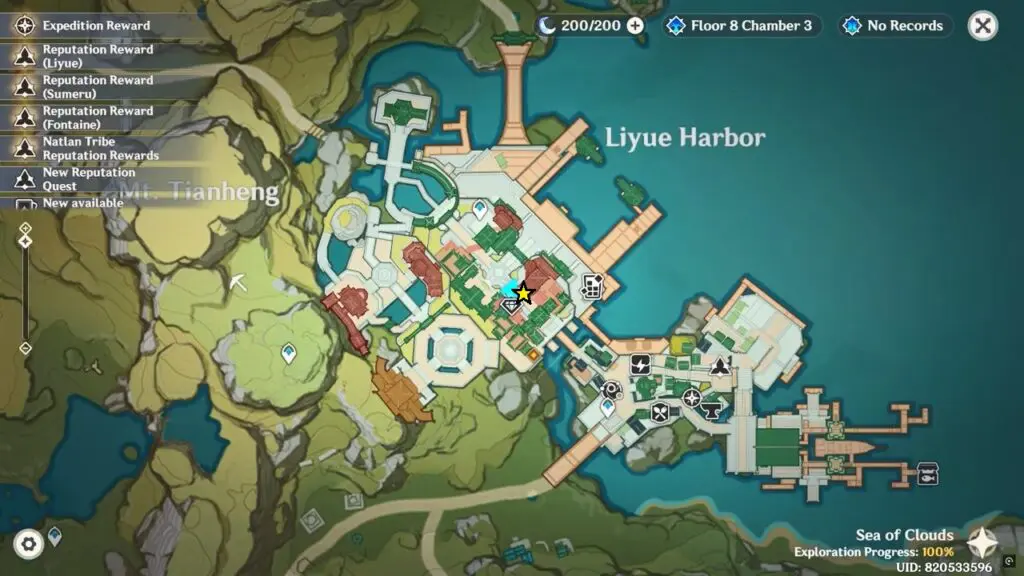Open the No Records tracker
This screenshot has height=576, width=1024.
coord(895,26)
